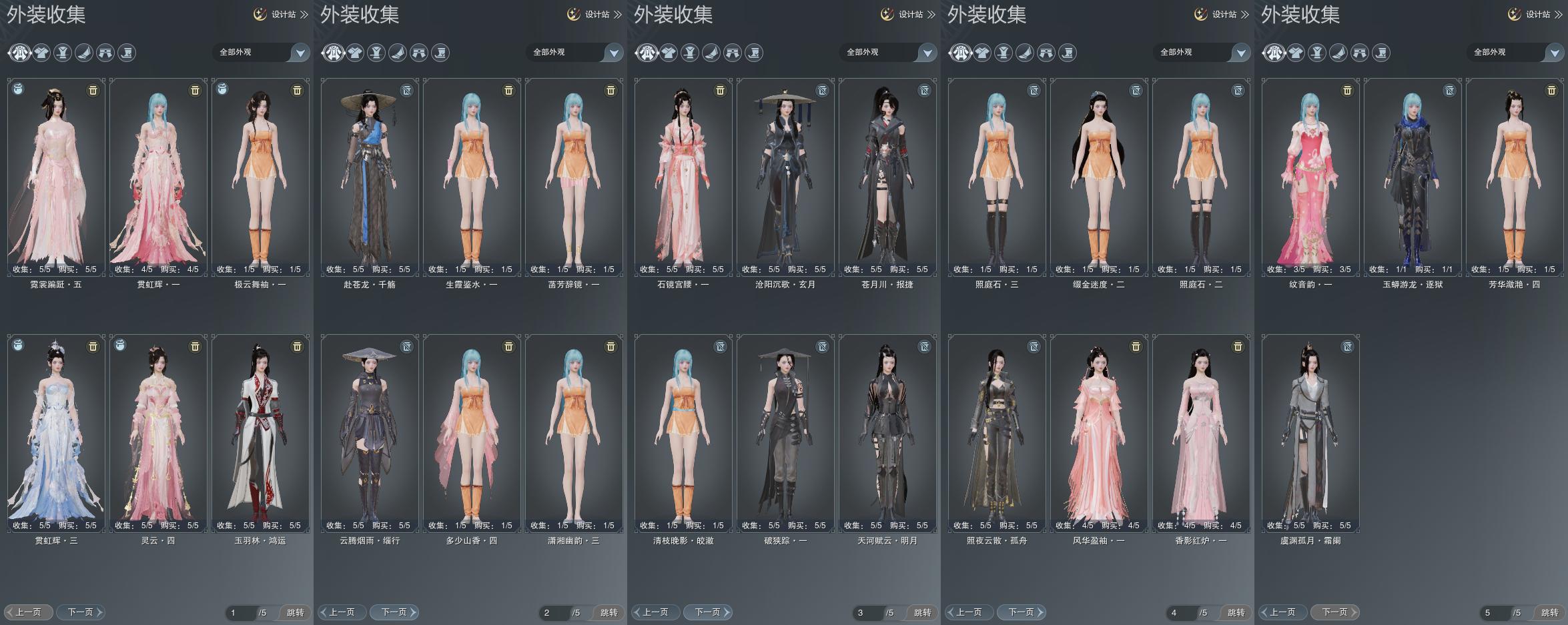Viewport: 1568px width, 625px height.
Task: Select the 芳华潋滟·四 outfit card
Action: coord(1515,177)
